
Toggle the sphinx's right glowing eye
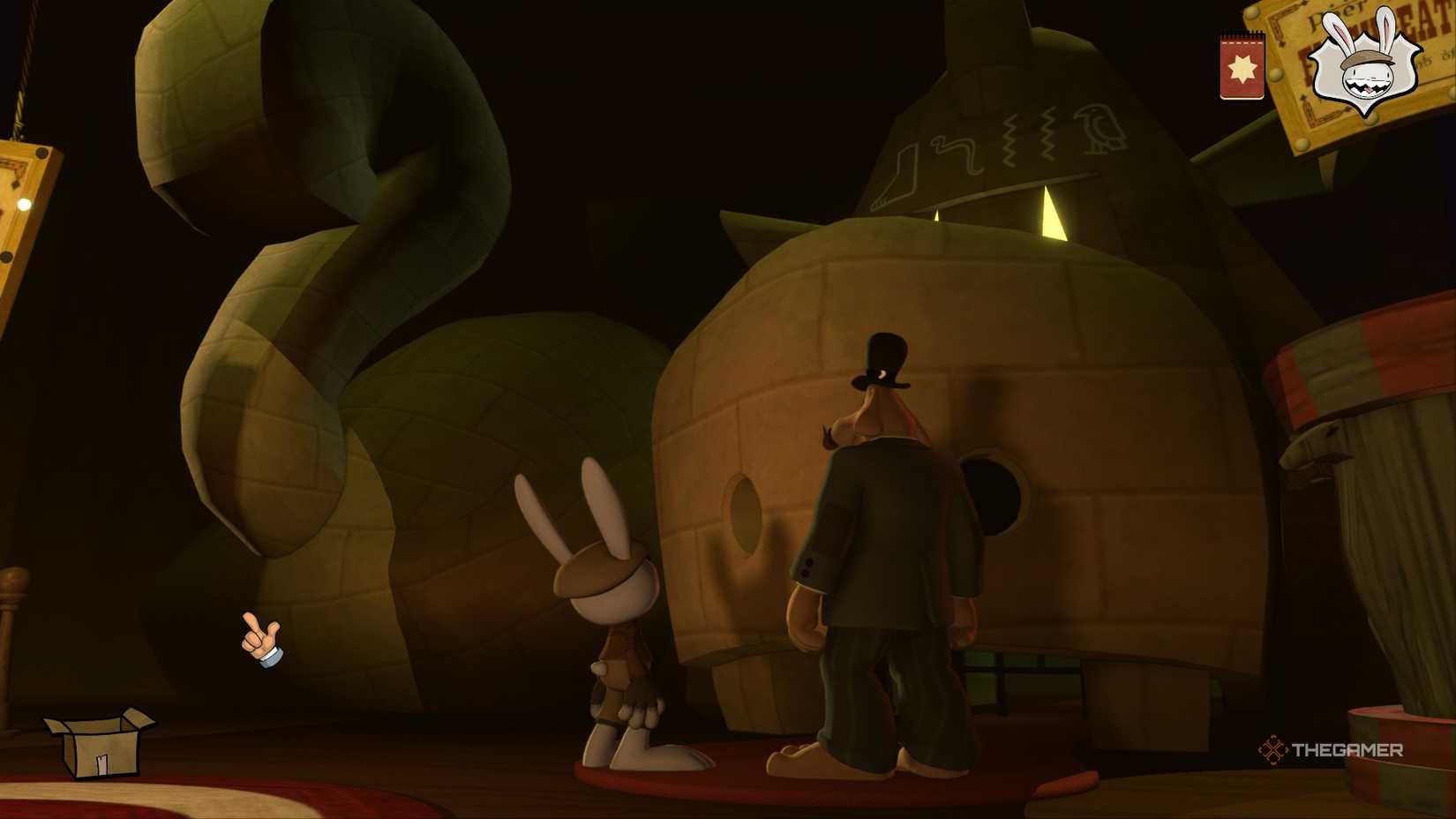[1053, 214]
